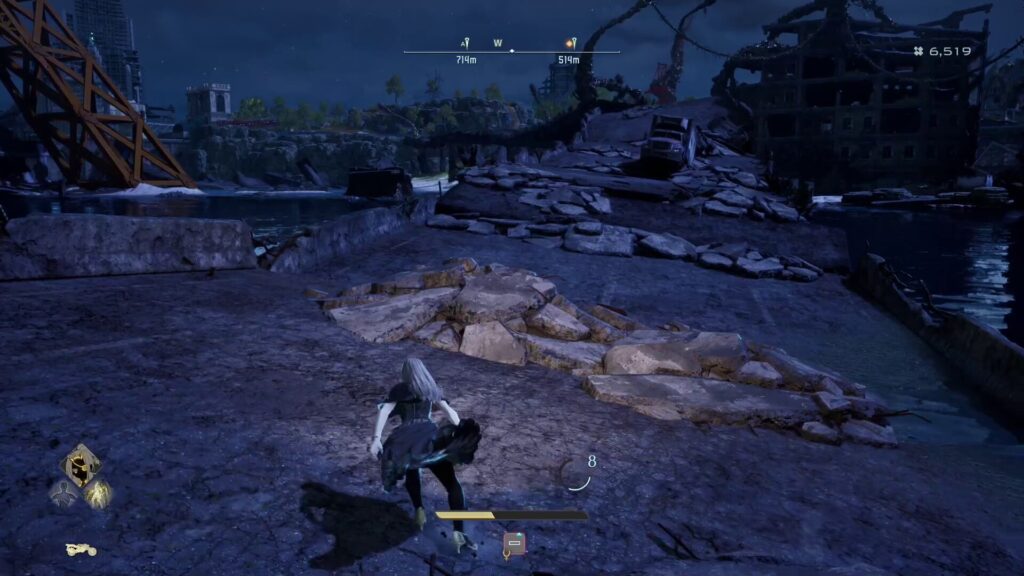Image resolution: width=1024 pixels, height=576 pixels.
Task: Select the gold diamond ability icon
Action: point(79,466)
